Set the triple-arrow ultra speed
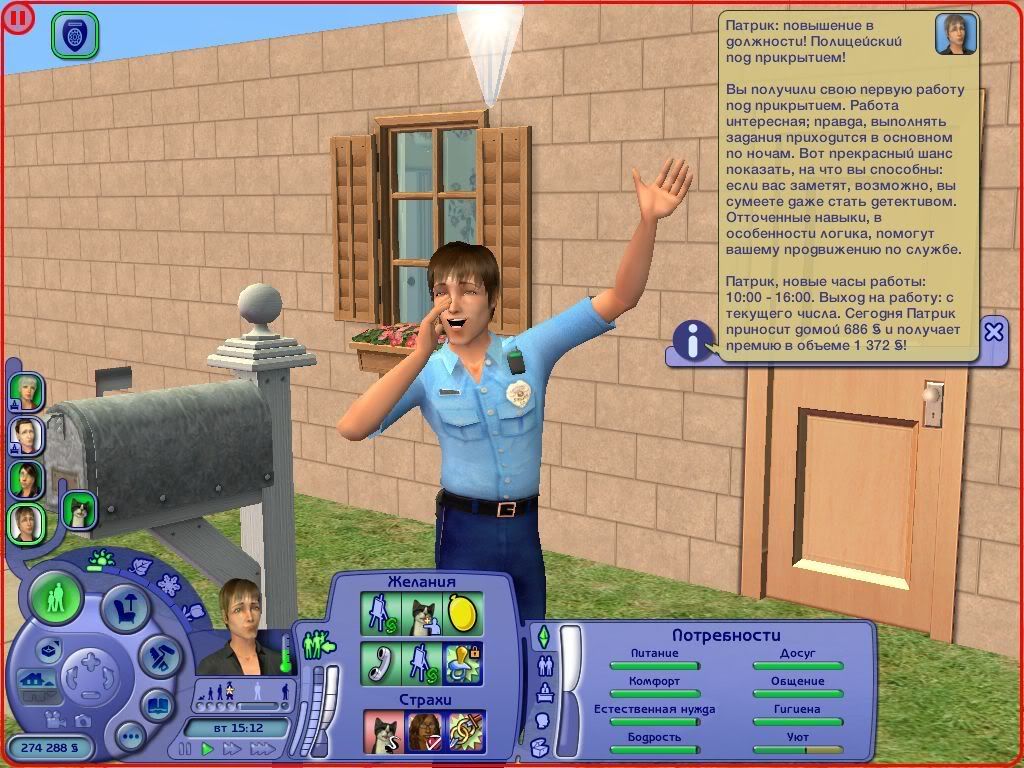The image size is (1024, 768). (x=262, y=748)
